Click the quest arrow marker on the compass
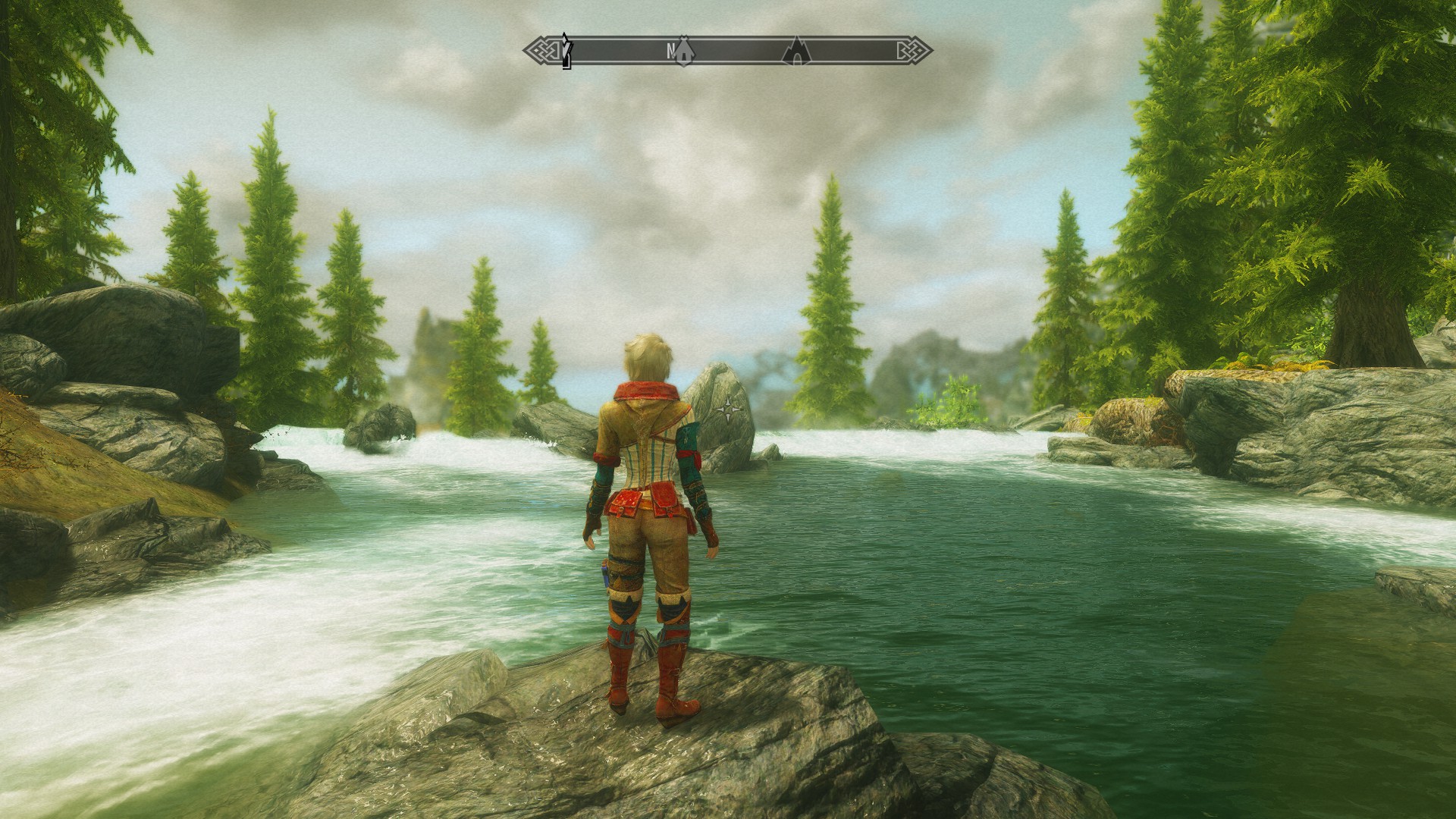The width and height of the screenshot is (1456, 819). click(x=566, y=50)
